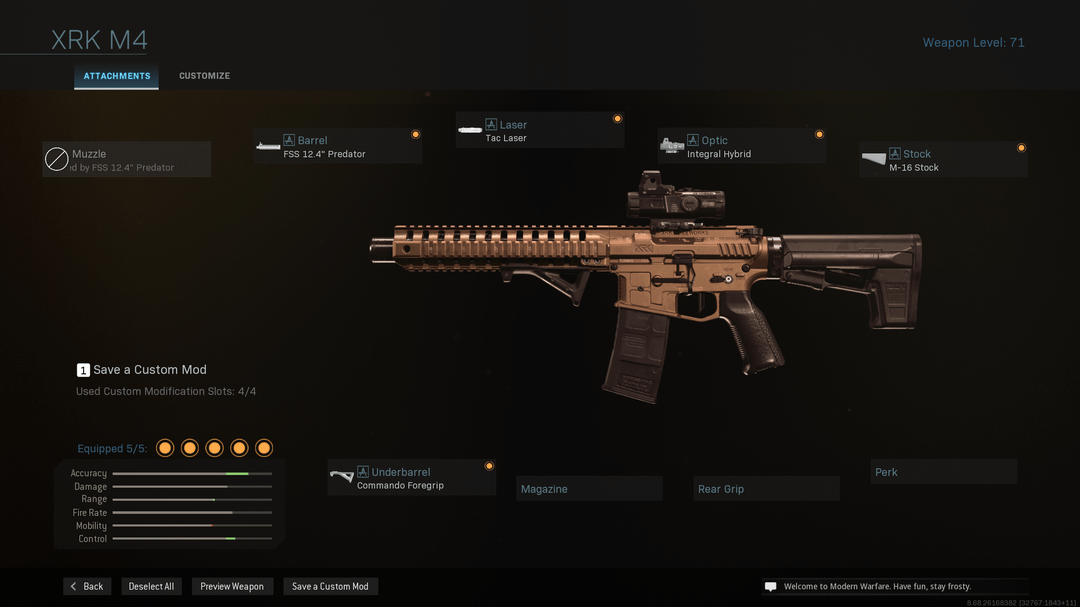1080x607 pixels.
Task: Choose the Laser slot with Tac Laser
Action: pyautogui.click(x=539, y=131)
